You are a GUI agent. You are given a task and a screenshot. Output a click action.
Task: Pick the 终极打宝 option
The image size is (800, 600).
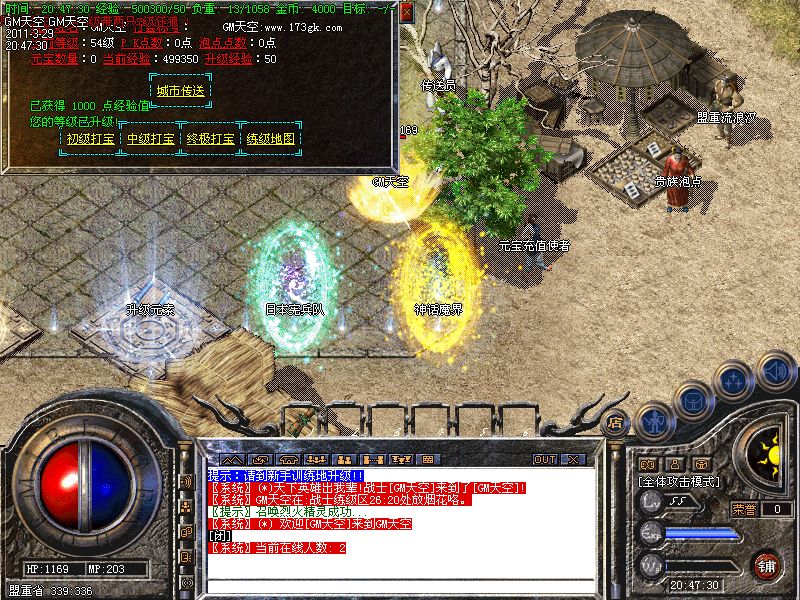(210, 139)
